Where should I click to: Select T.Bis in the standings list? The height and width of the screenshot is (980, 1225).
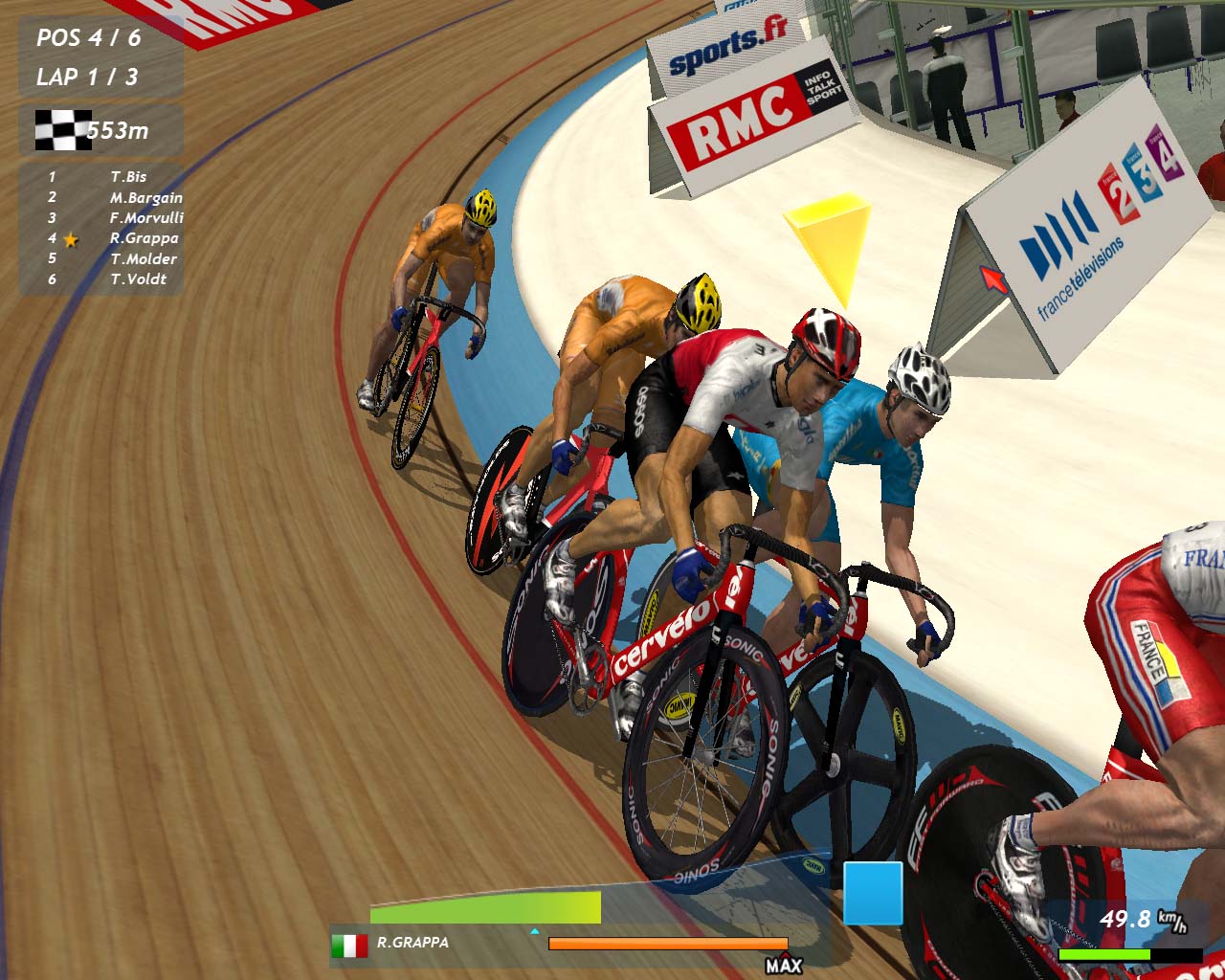click(x=128, y=177)
